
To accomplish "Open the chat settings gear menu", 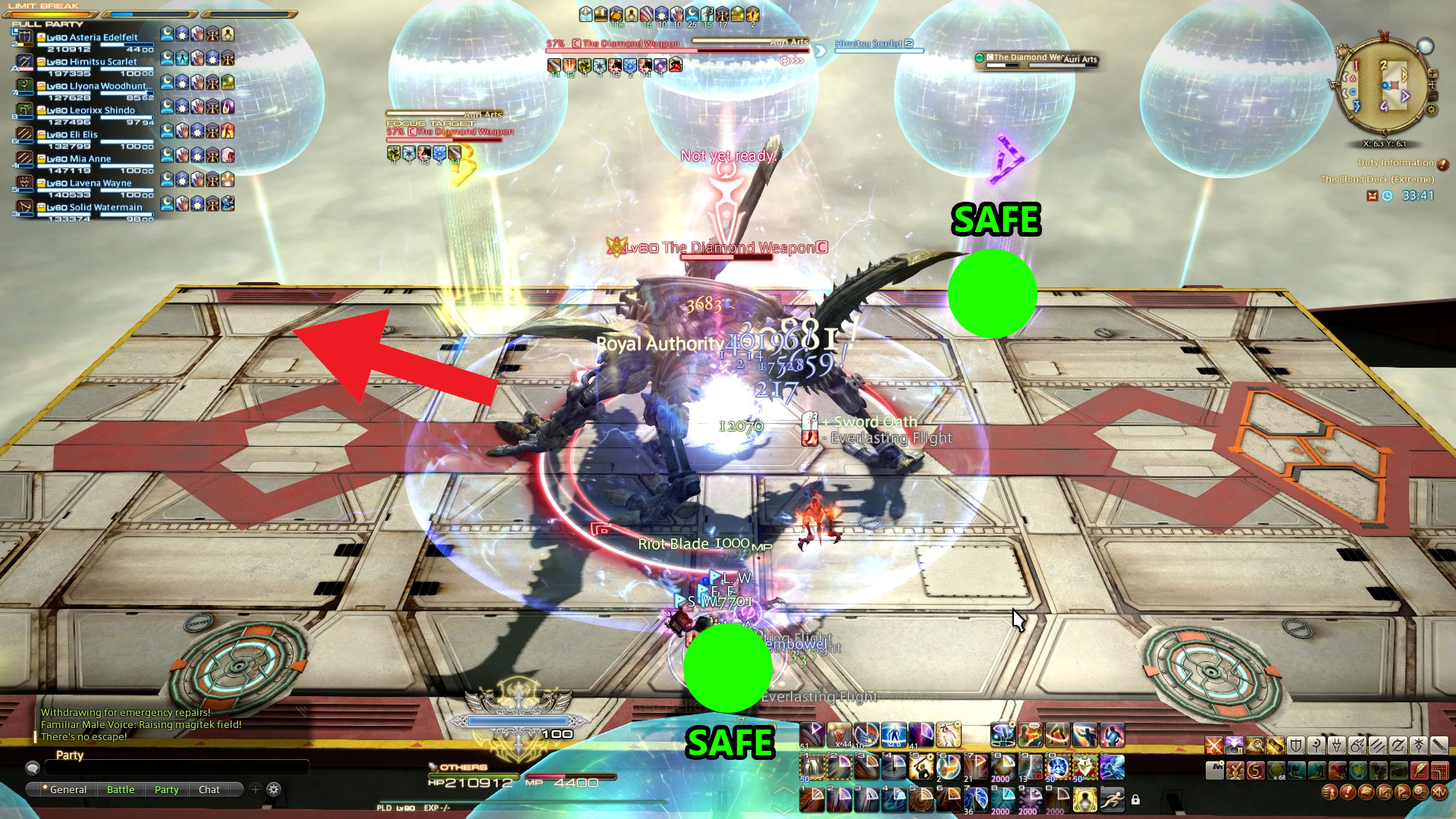I will point(273,789).
